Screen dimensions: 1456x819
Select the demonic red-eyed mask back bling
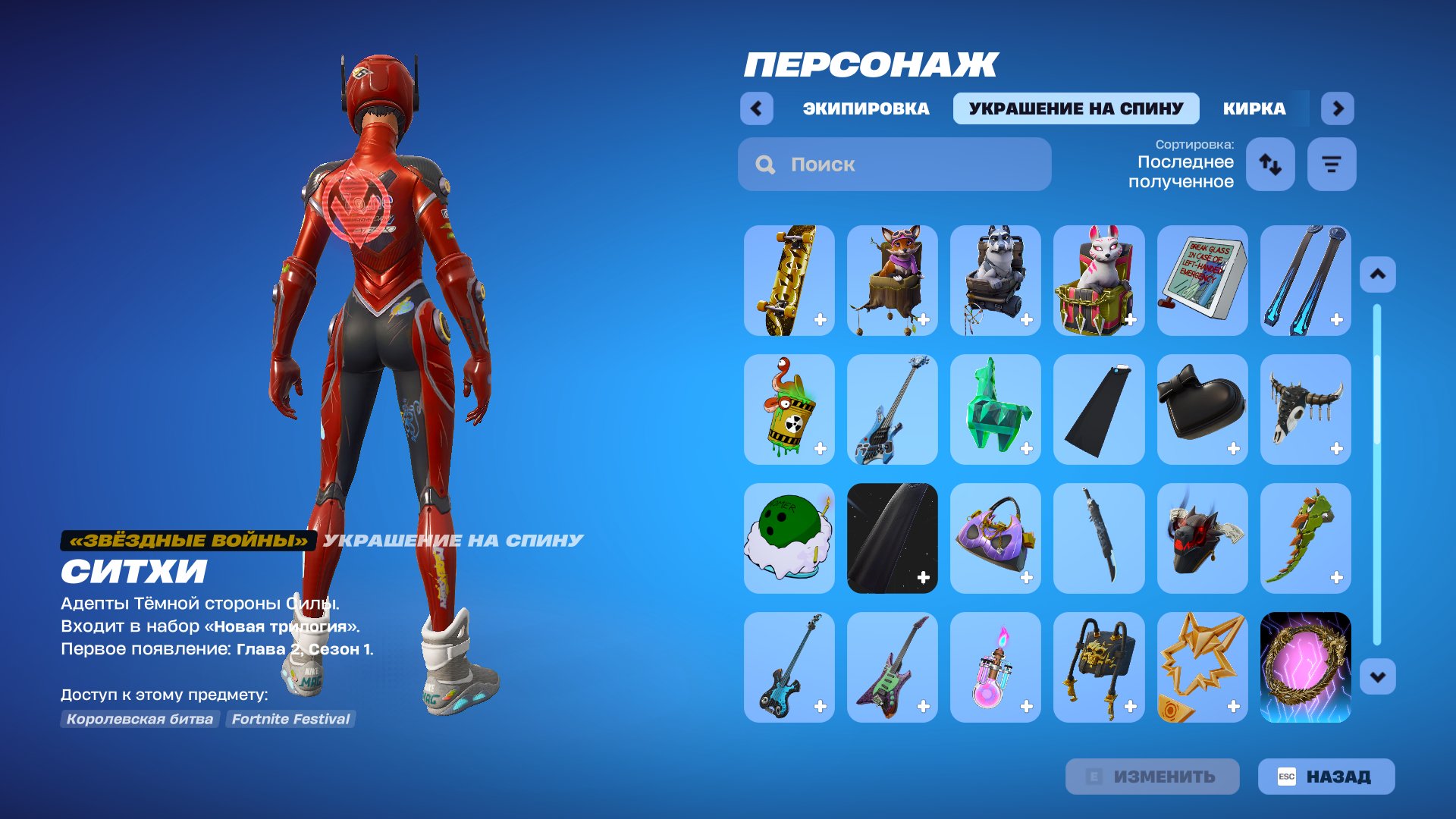coord(1202,538)
